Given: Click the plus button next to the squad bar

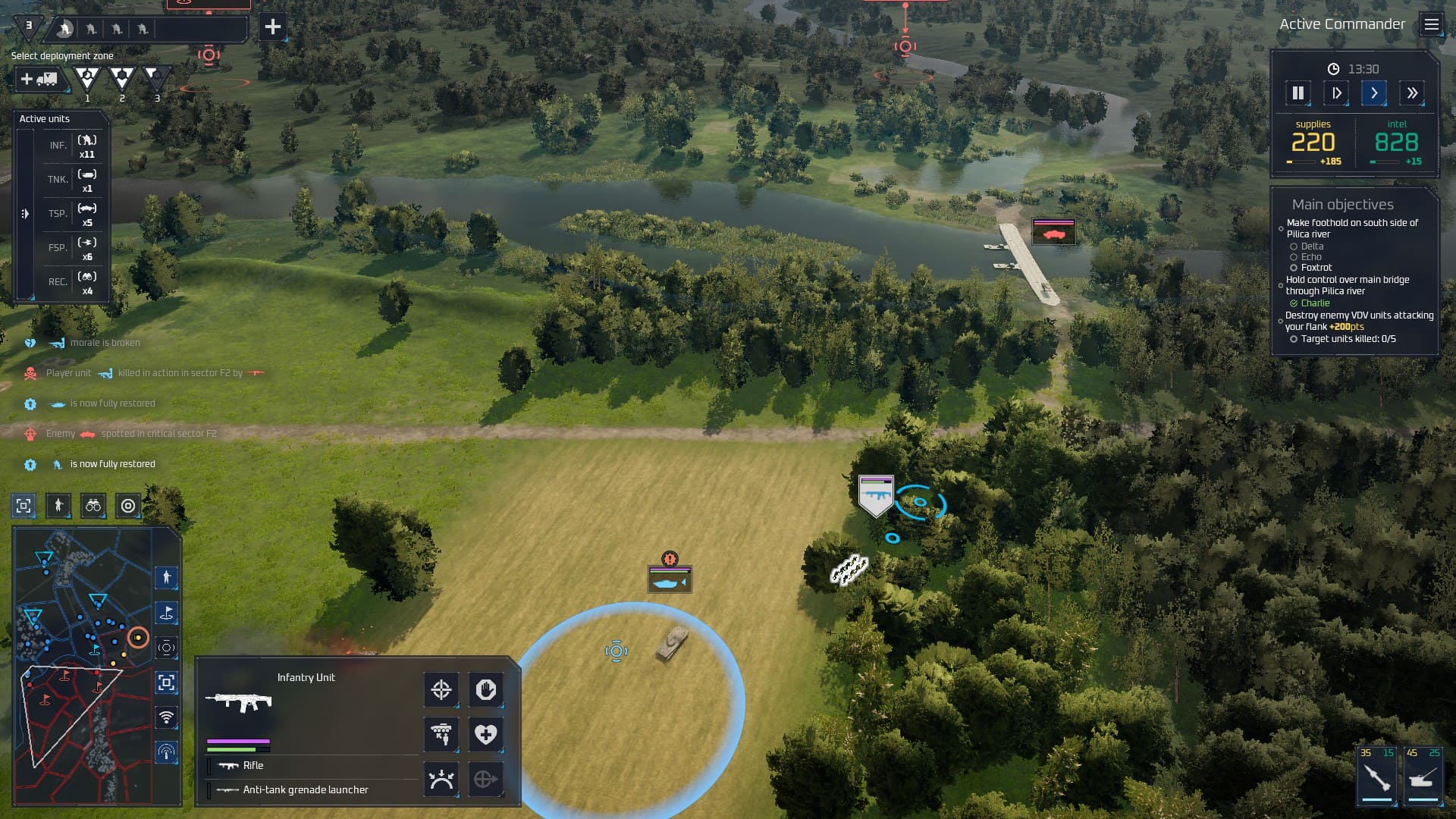Looking at the screenshot, I should click(x=272, y=27).
